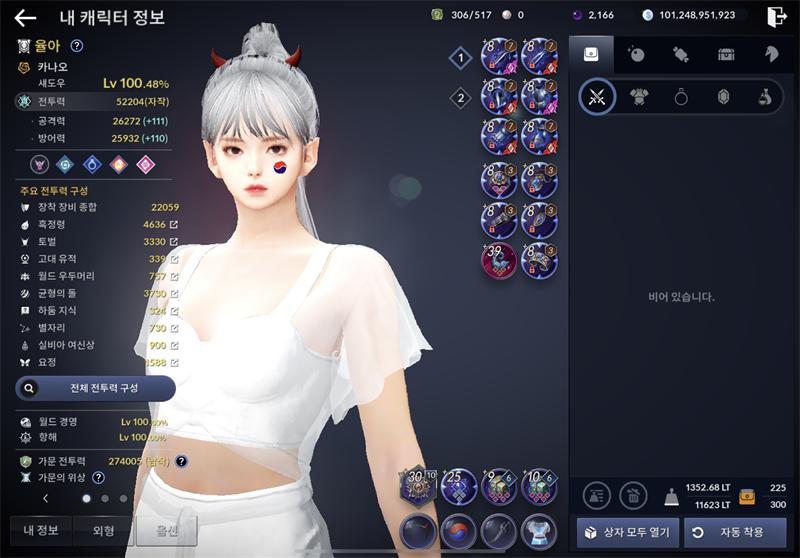The image size is (800, 558).
Task: Filter the bag by armor
Action: click(x=638, y=97)
